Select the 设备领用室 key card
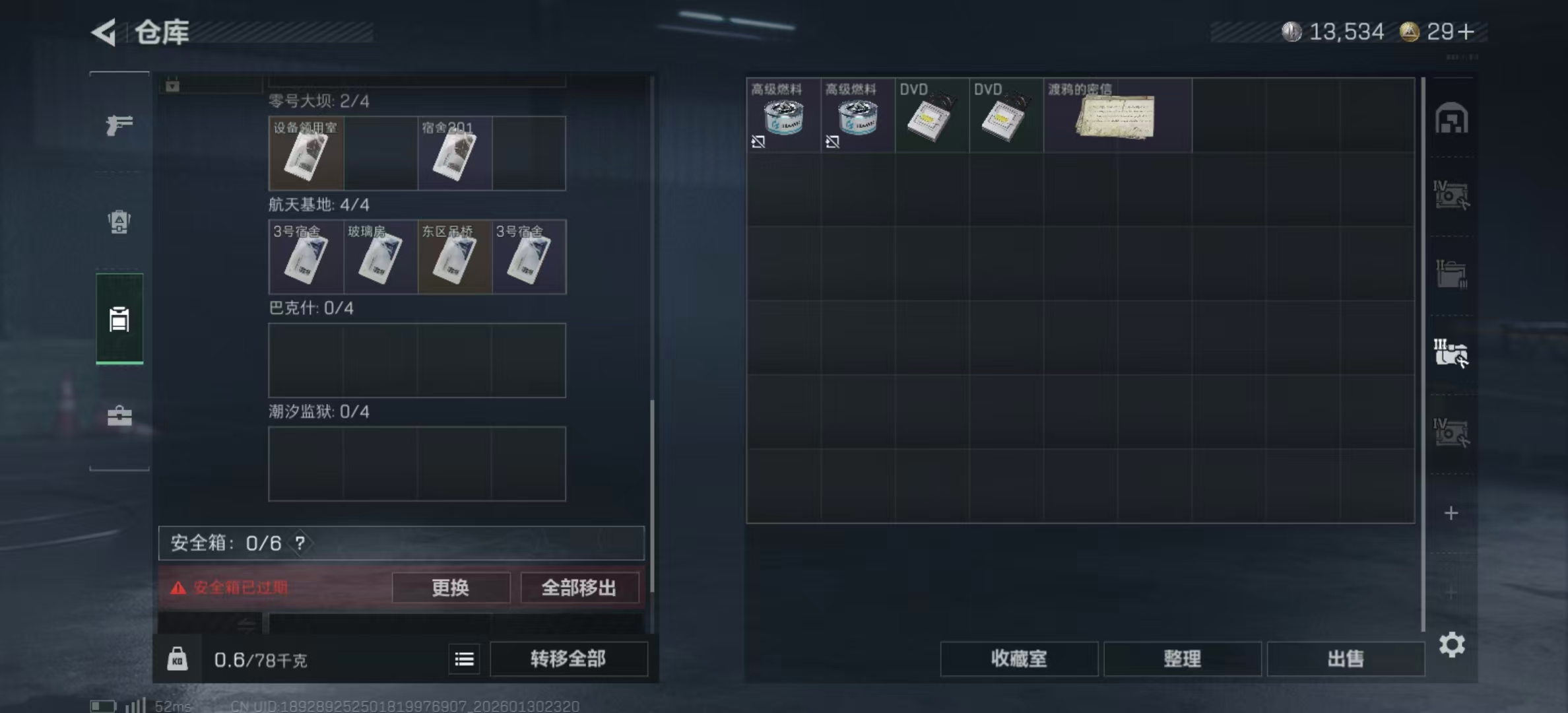This screenshot has width=1568, height=713. [305, 153]
